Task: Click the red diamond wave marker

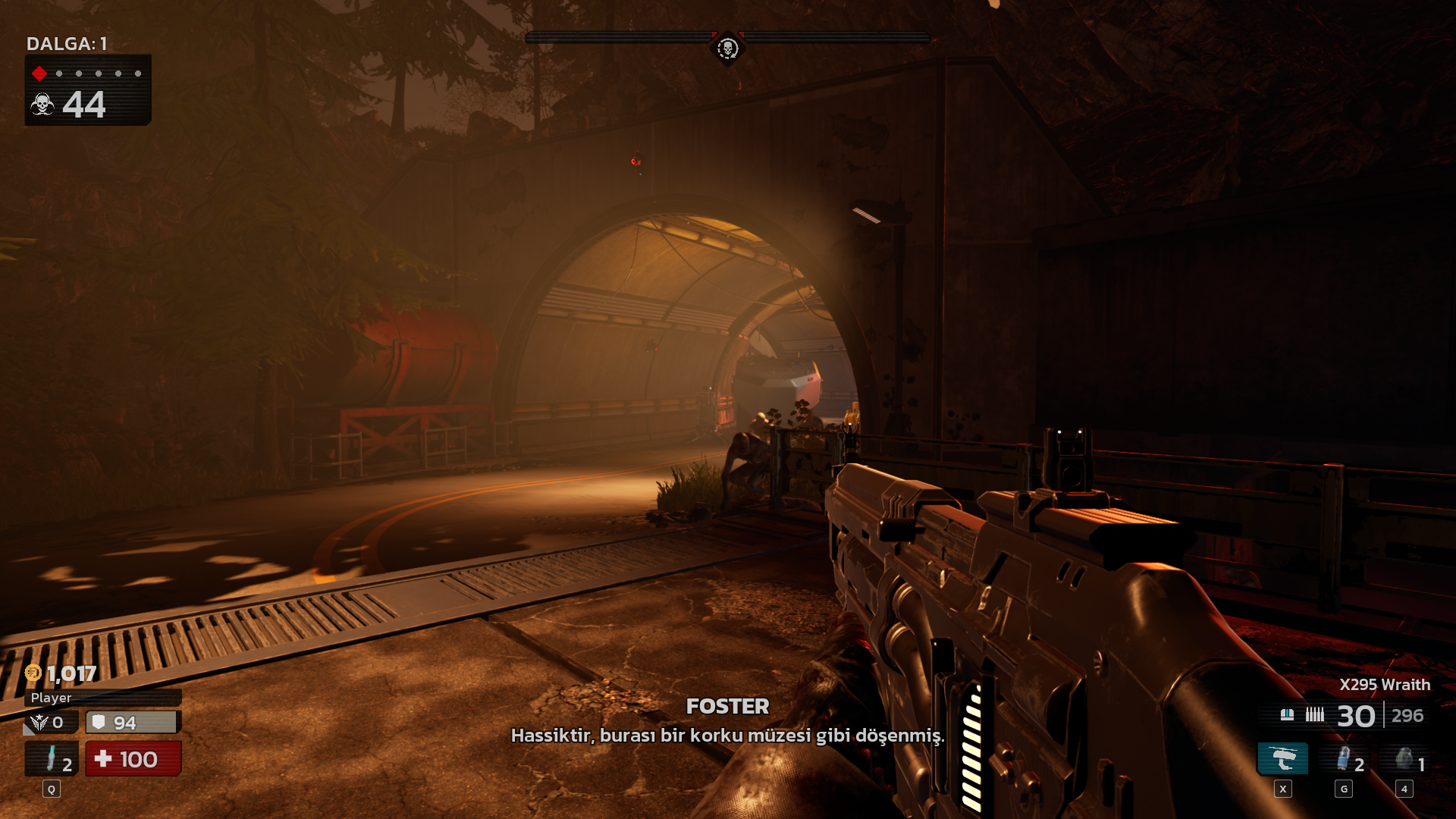Action: click(x=39, y=74)
